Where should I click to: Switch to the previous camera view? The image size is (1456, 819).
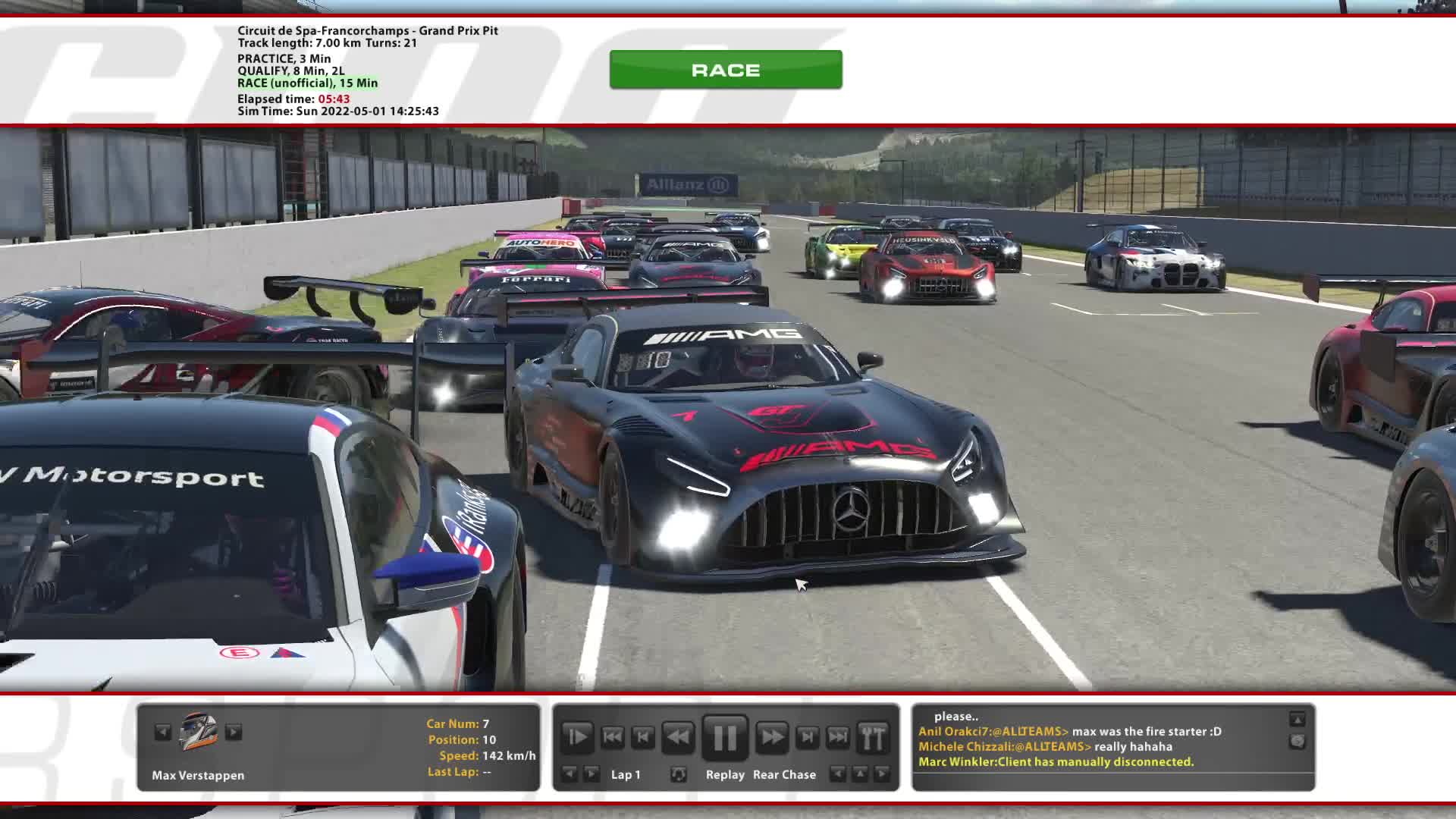coord(837,774)
